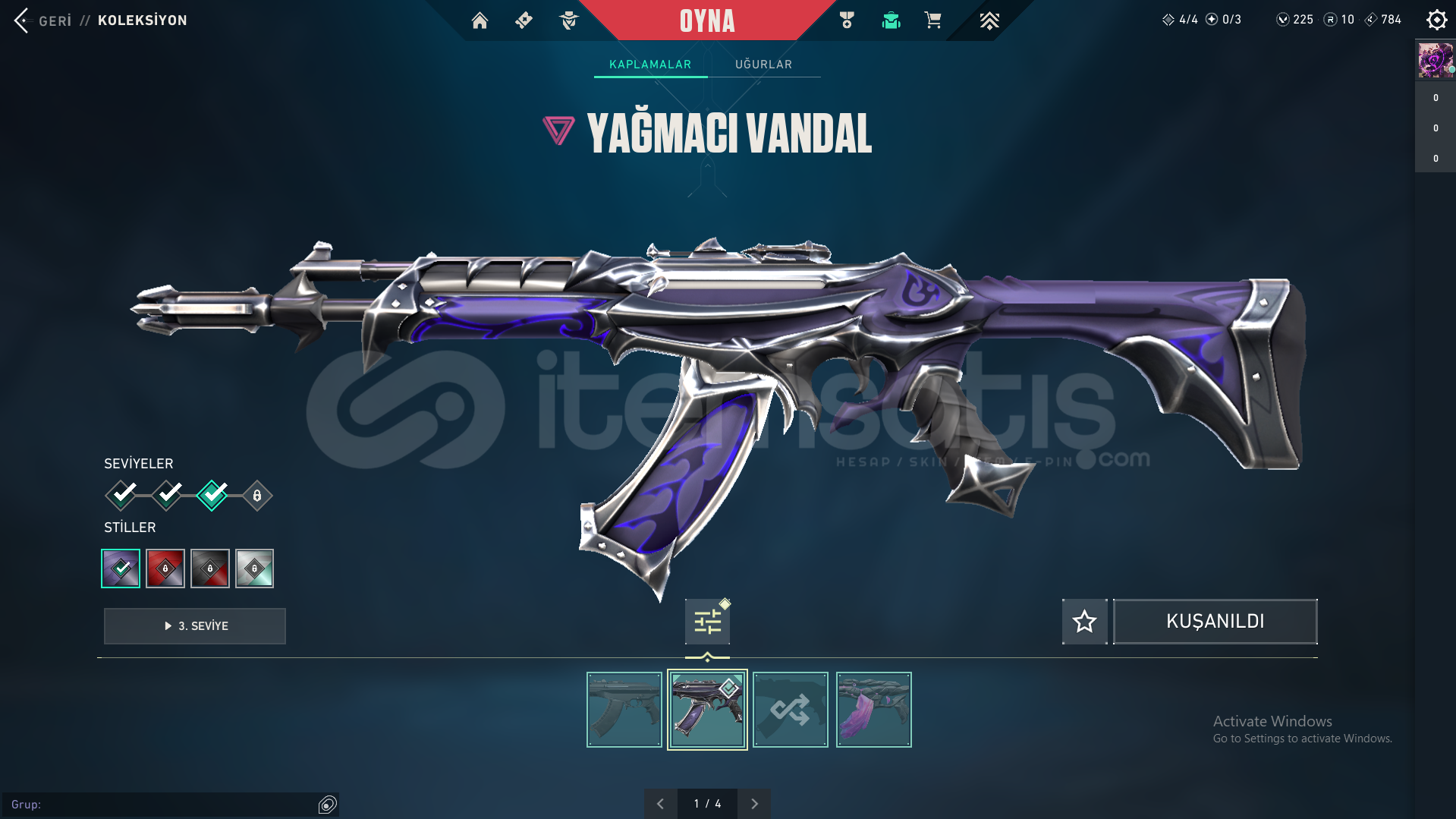Select the locked red style swatch

point(165,568)
